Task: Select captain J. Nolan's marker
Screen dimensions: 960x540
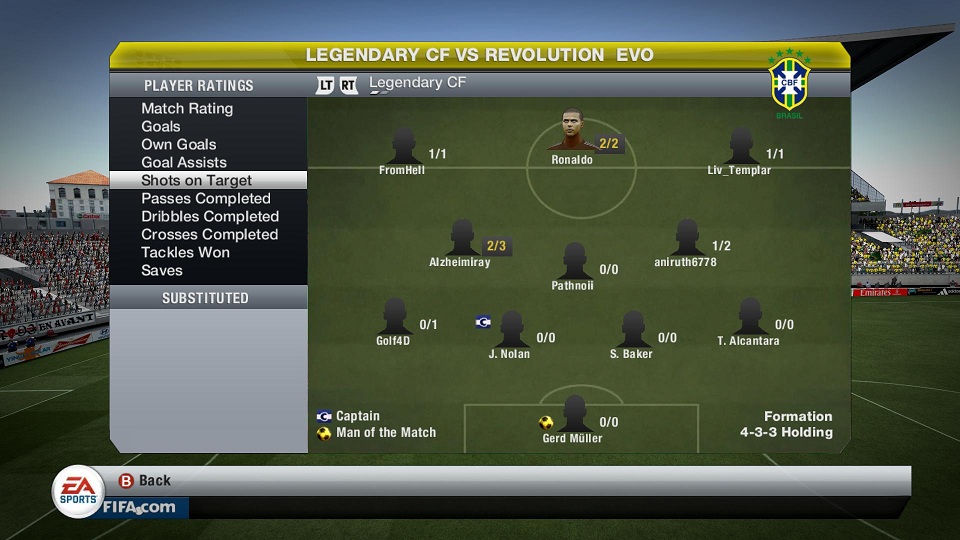Action: (x=511, y=329)
